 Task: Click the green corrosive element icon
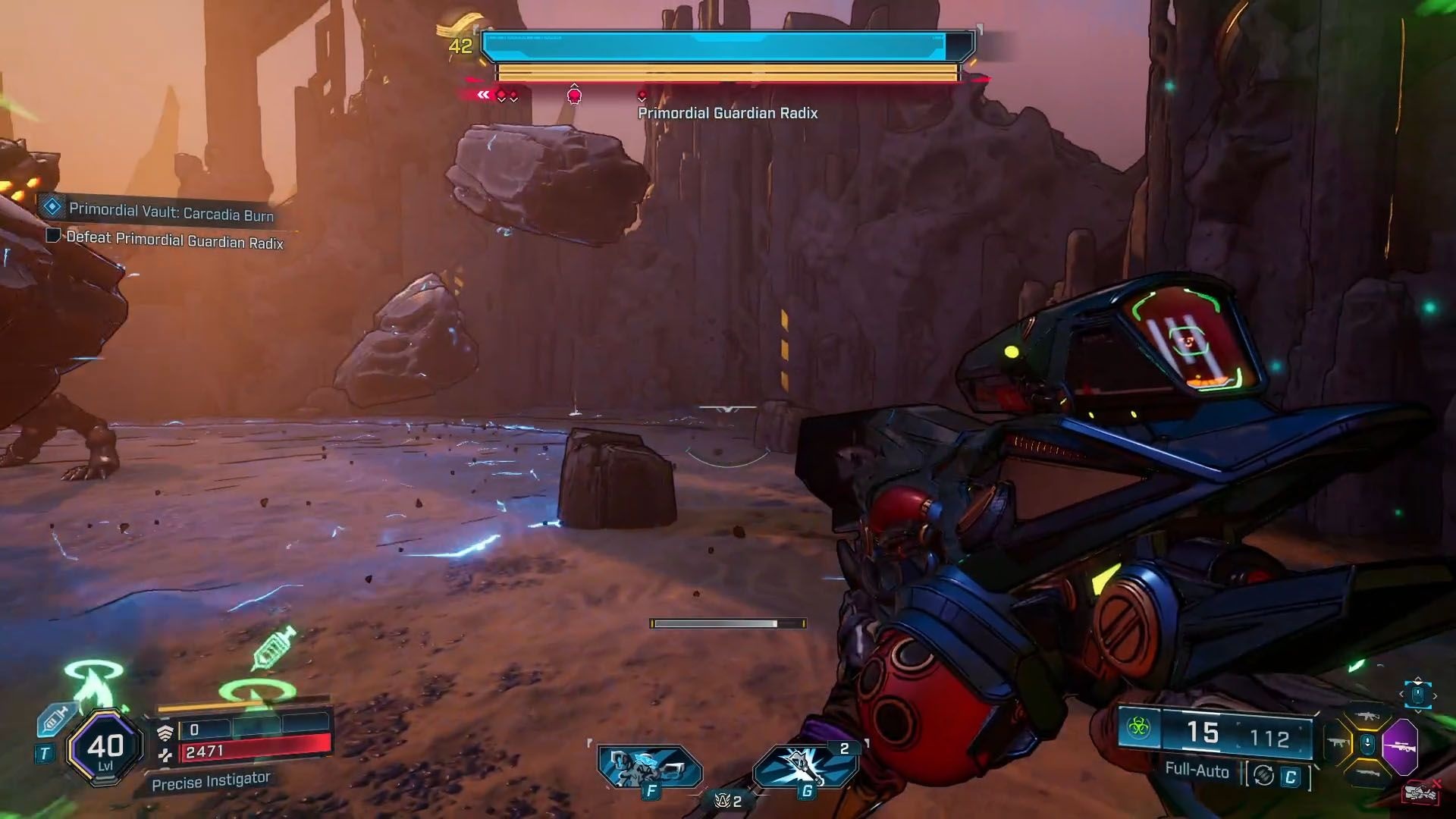coord(1138,730)
